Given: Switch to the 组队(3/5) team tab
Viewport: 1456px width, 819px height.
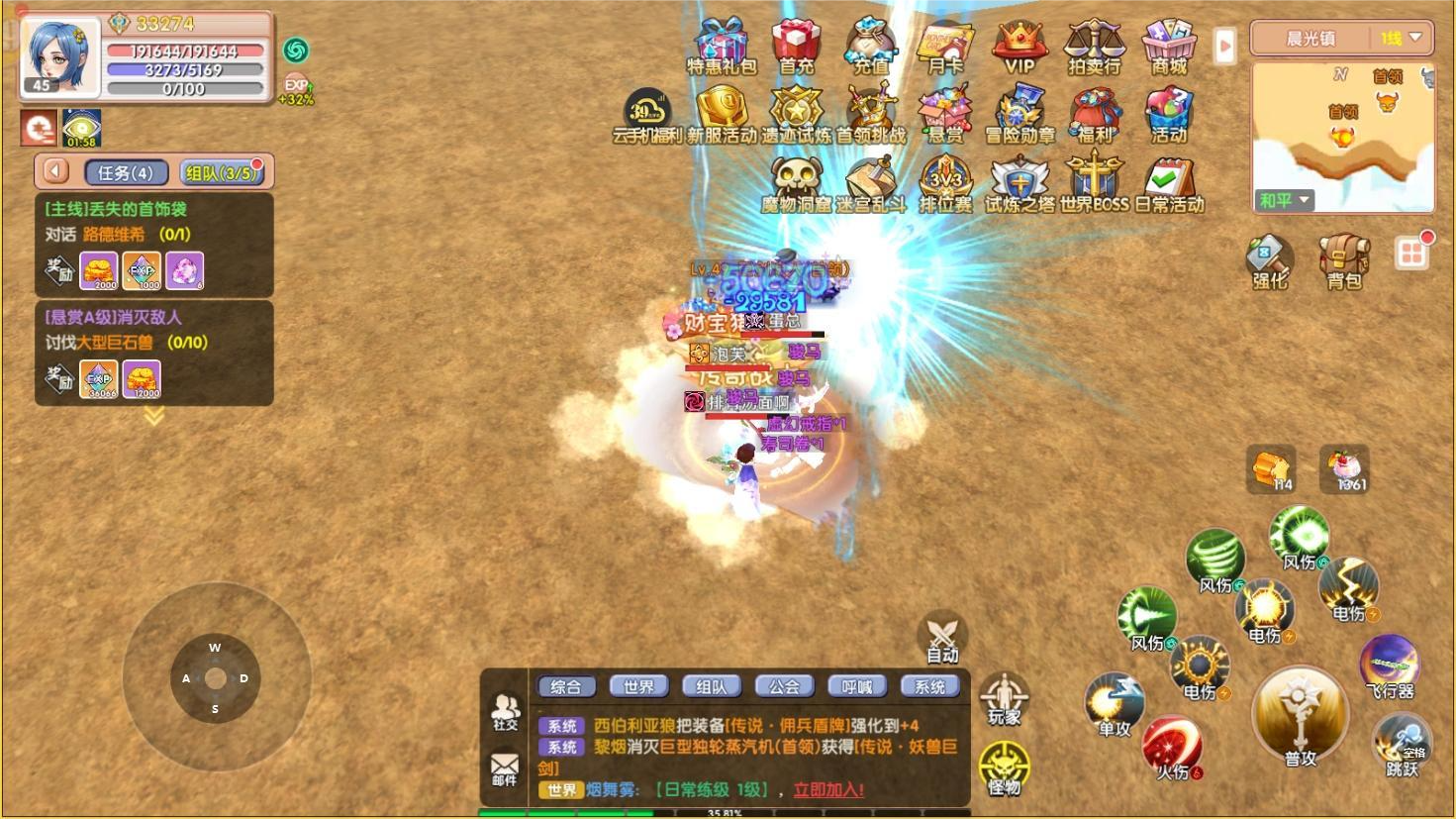Looking at the screenshot, I should pyautogui.click(x=222, y=172).
